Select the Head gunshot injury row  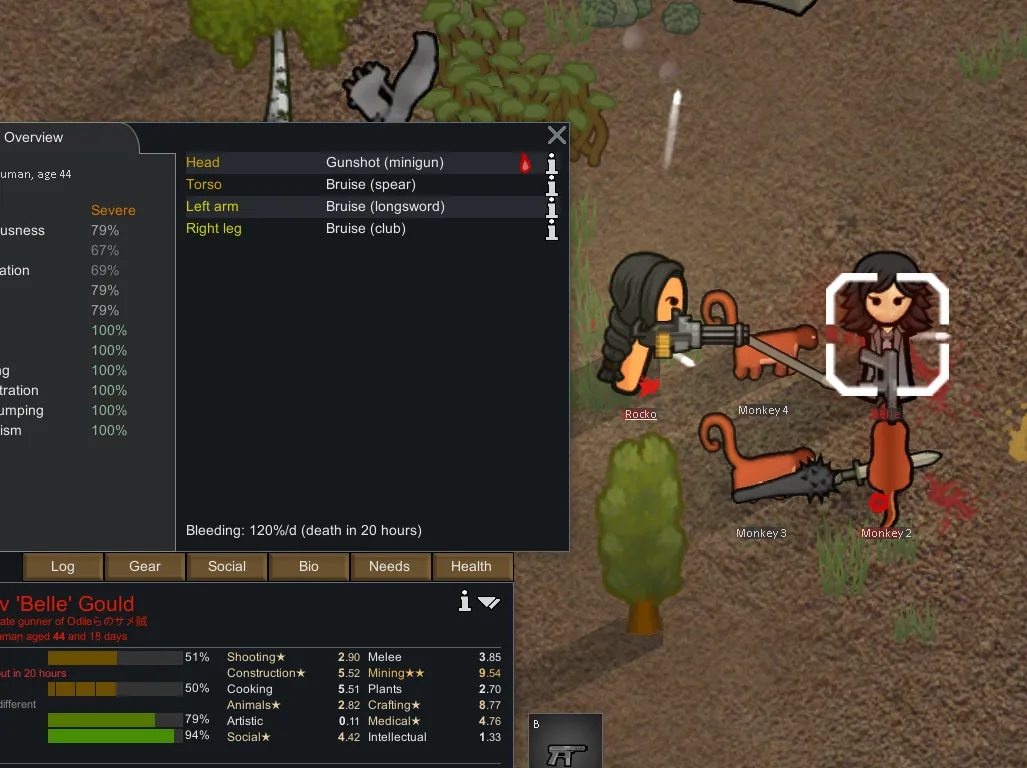point(360,163)
